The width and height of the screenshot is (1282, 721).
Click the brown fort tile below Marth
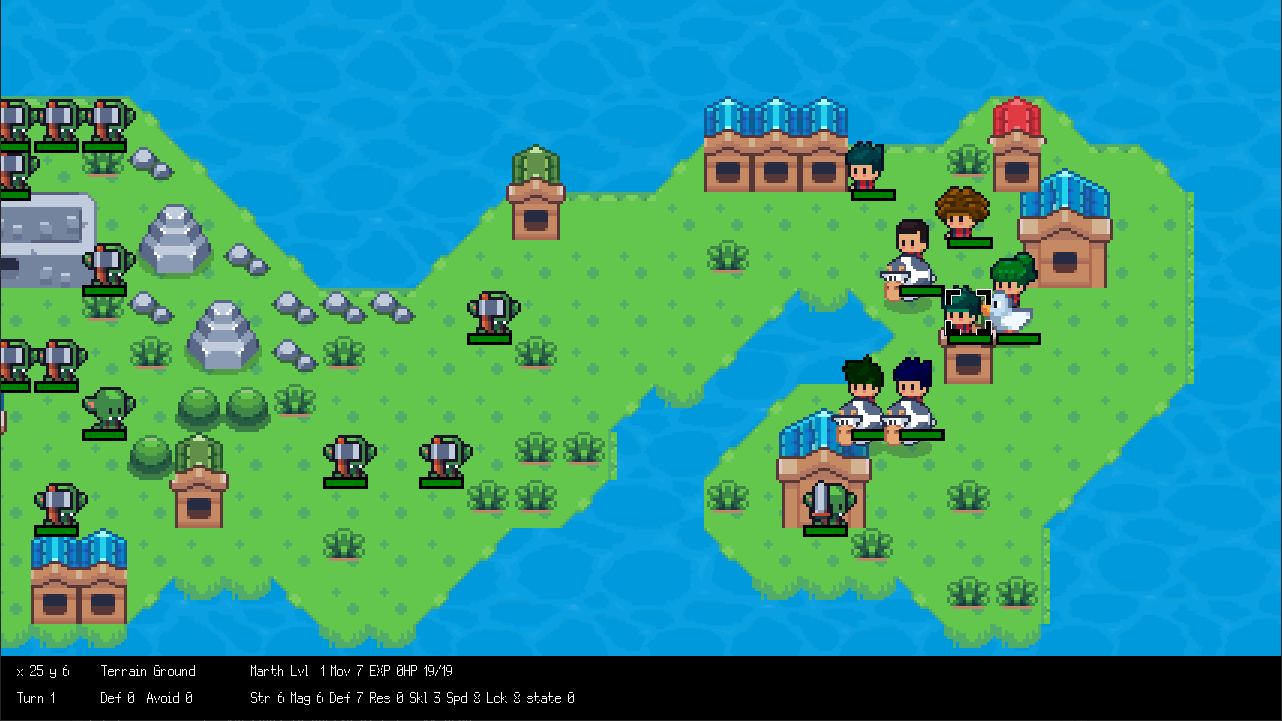tap(966, 360)
